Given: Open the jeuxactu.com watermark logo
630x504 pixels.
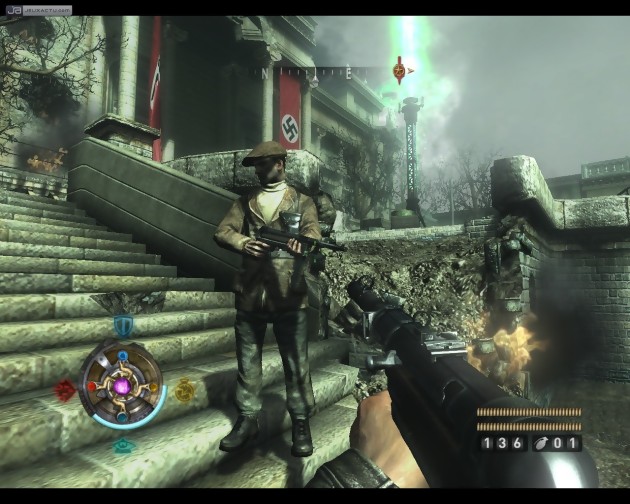Looking at the screenshot, I should [37, 10].
